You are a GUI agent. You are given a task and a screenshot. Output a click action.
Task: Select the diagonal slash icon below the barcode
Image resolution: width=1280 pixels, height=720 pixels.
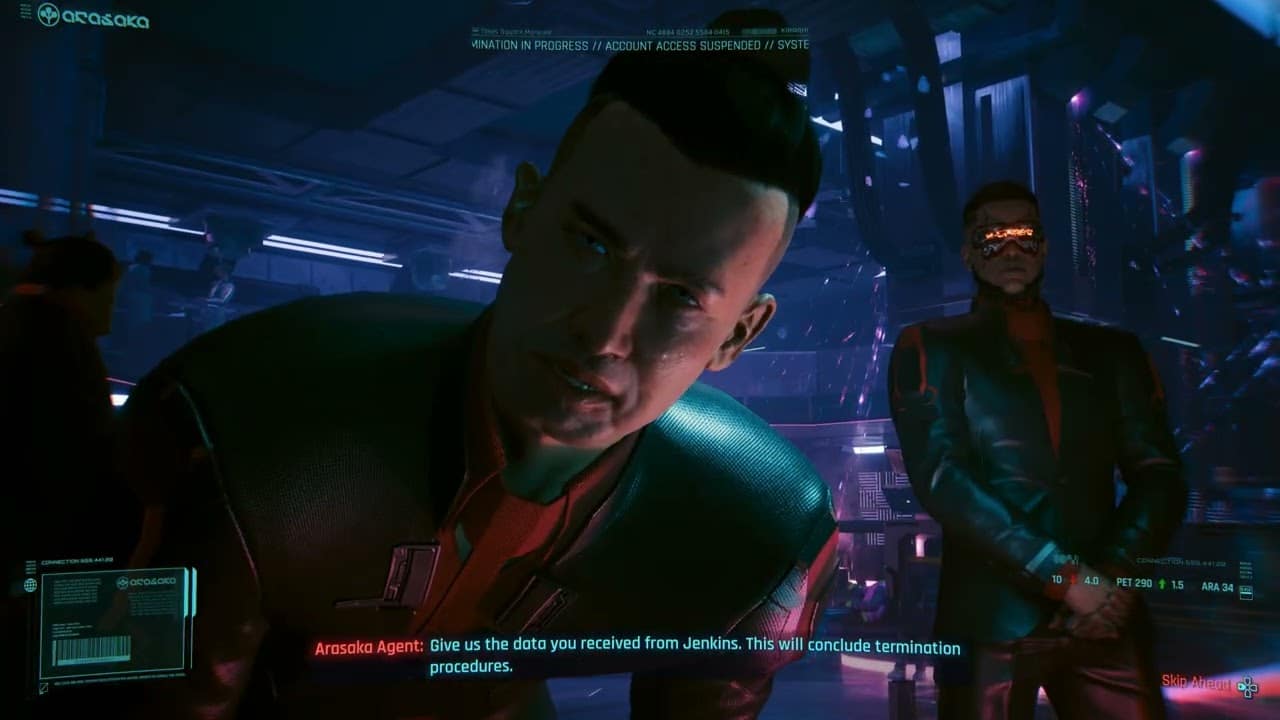(42, 687)
